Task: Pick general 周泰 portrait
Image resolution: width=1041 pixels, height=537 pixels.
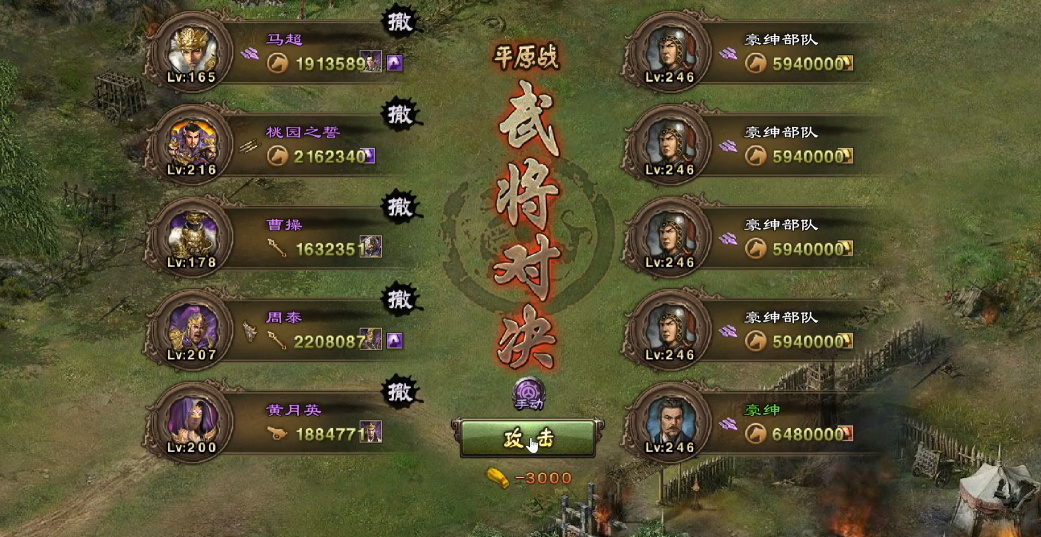Action: (x=190, y=331)
